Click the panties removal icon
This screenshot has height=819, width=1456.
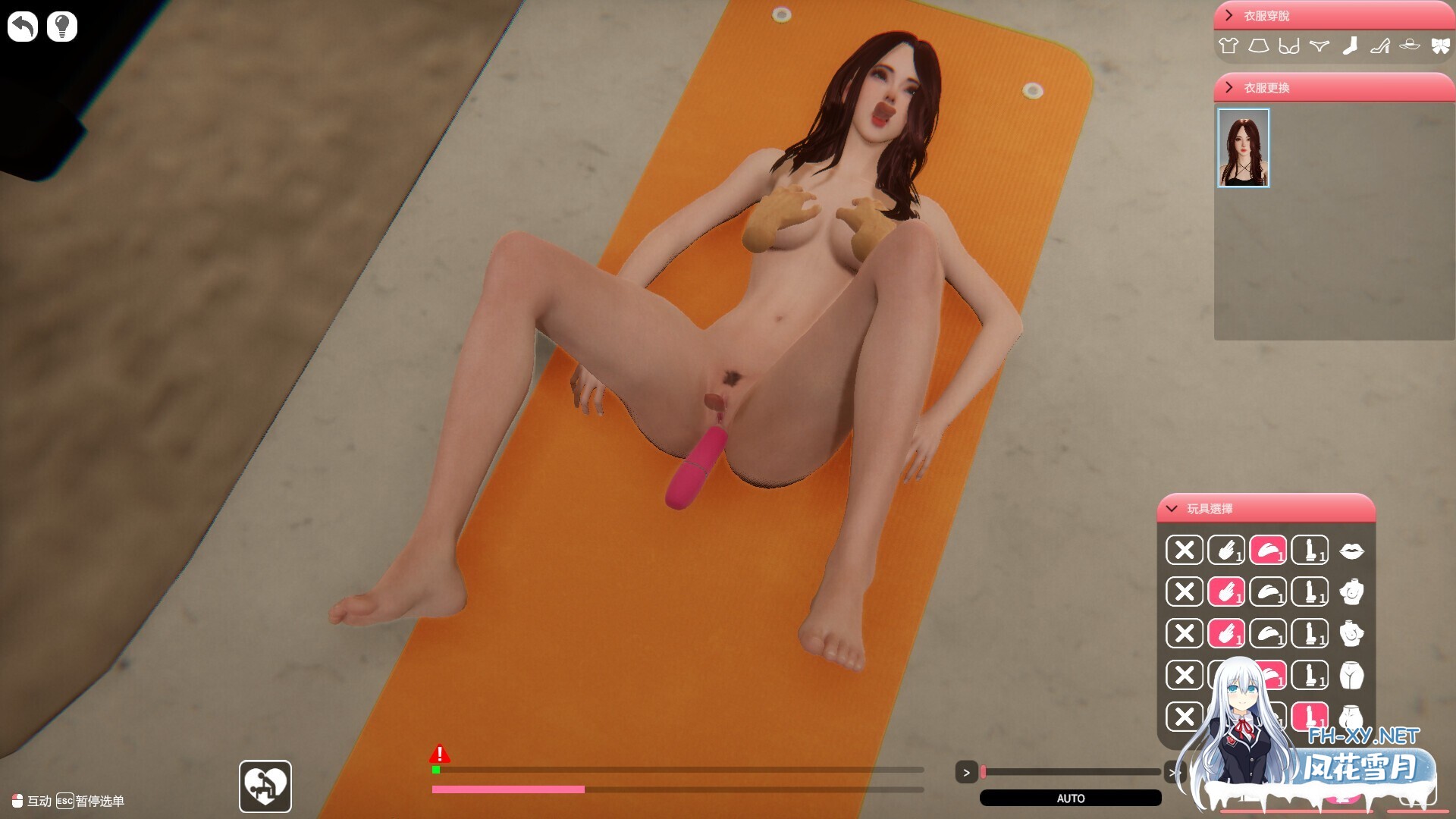(x=1319, y=45)
